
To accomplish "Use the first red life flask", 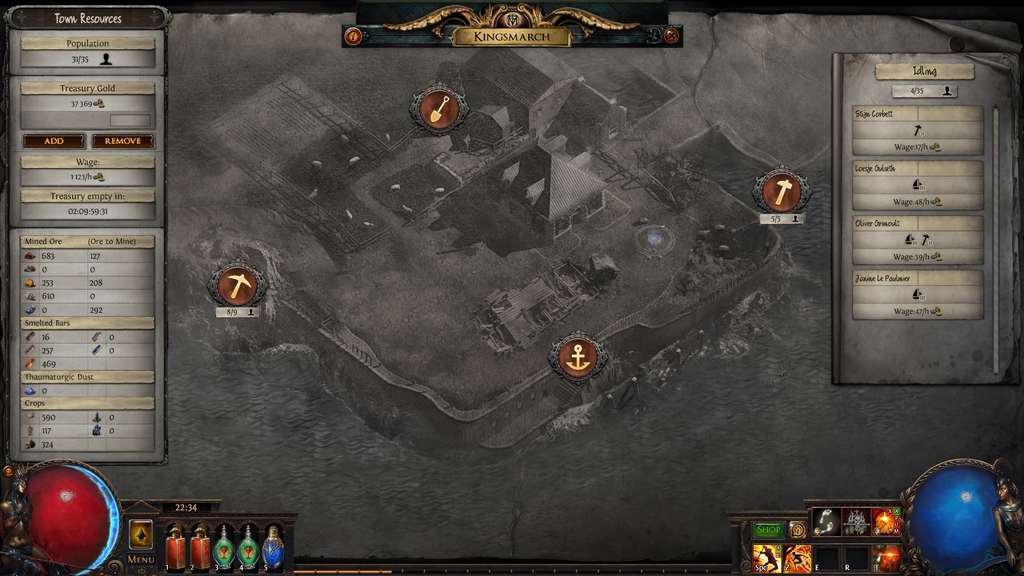I will tap(176, 548).
